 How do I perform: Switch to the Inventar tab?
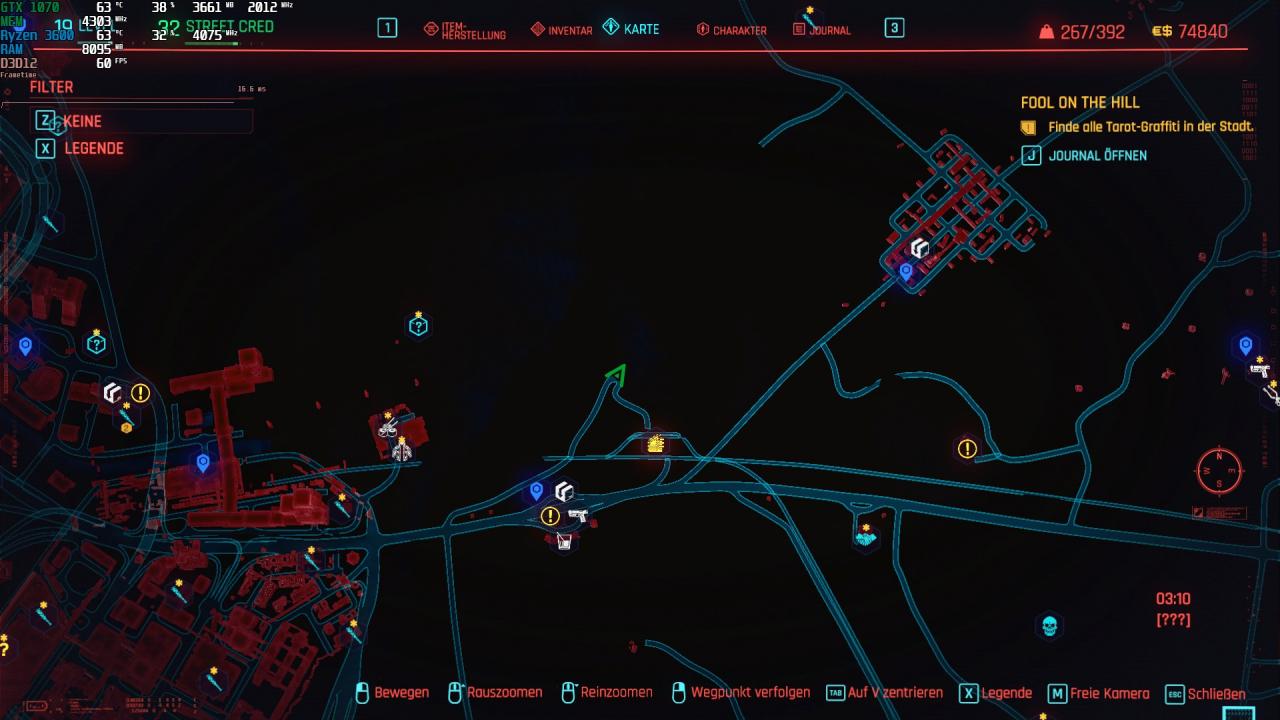tap(562, 30)
